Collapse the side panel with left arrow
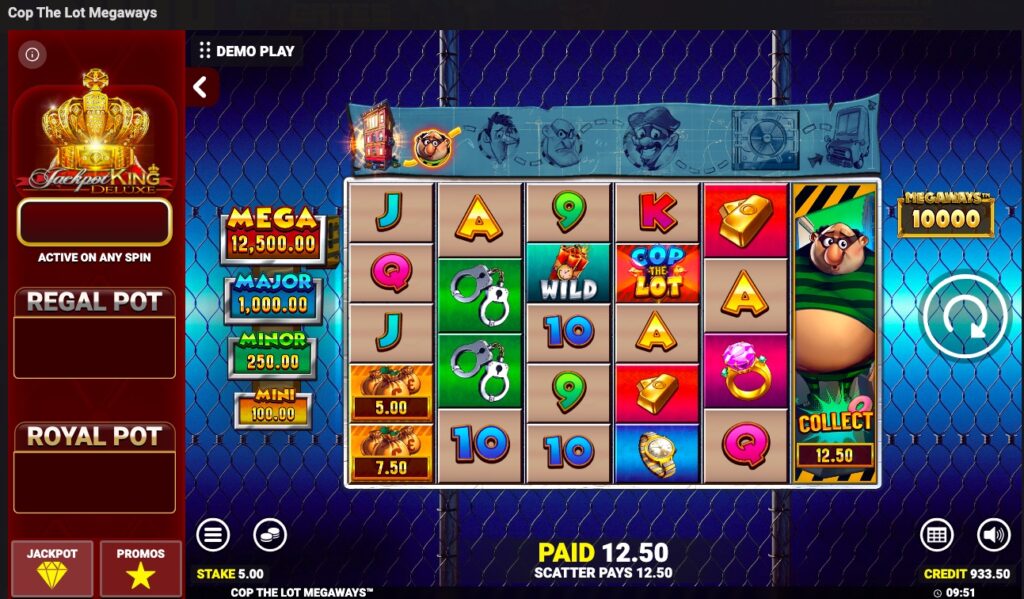1024x599 pixels. 201,87
